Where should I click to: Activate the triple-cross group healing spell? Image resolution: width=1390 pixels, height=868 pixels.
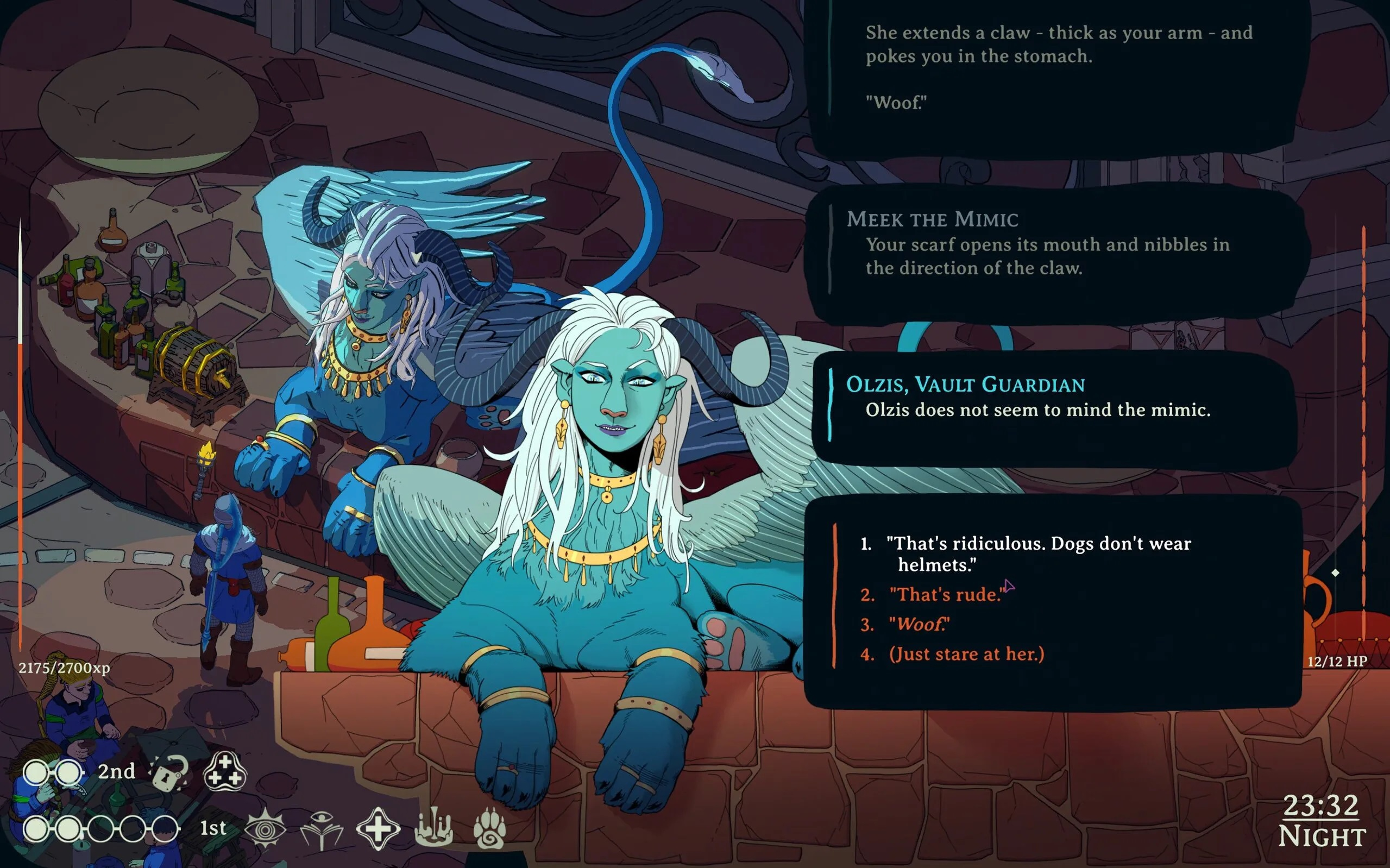click(x=225, y=772)
